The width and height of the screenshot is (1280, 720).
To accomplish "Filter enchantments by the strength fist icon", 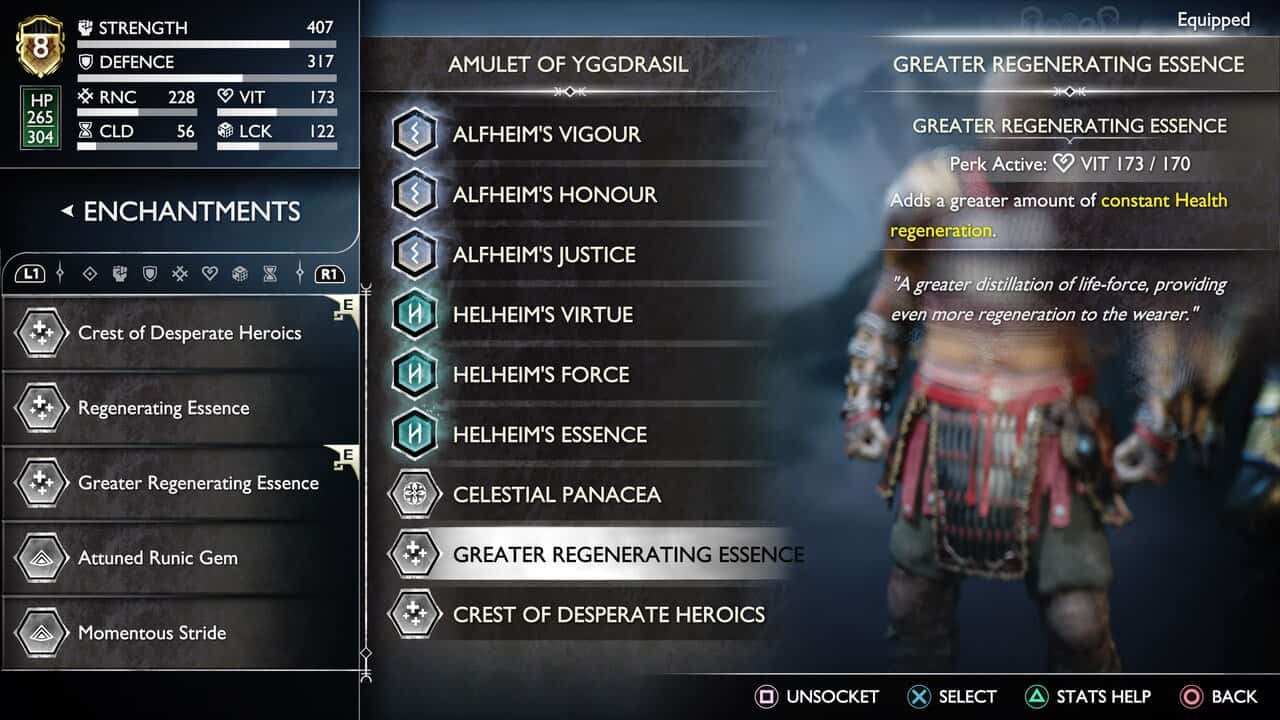I will point(120,273).
